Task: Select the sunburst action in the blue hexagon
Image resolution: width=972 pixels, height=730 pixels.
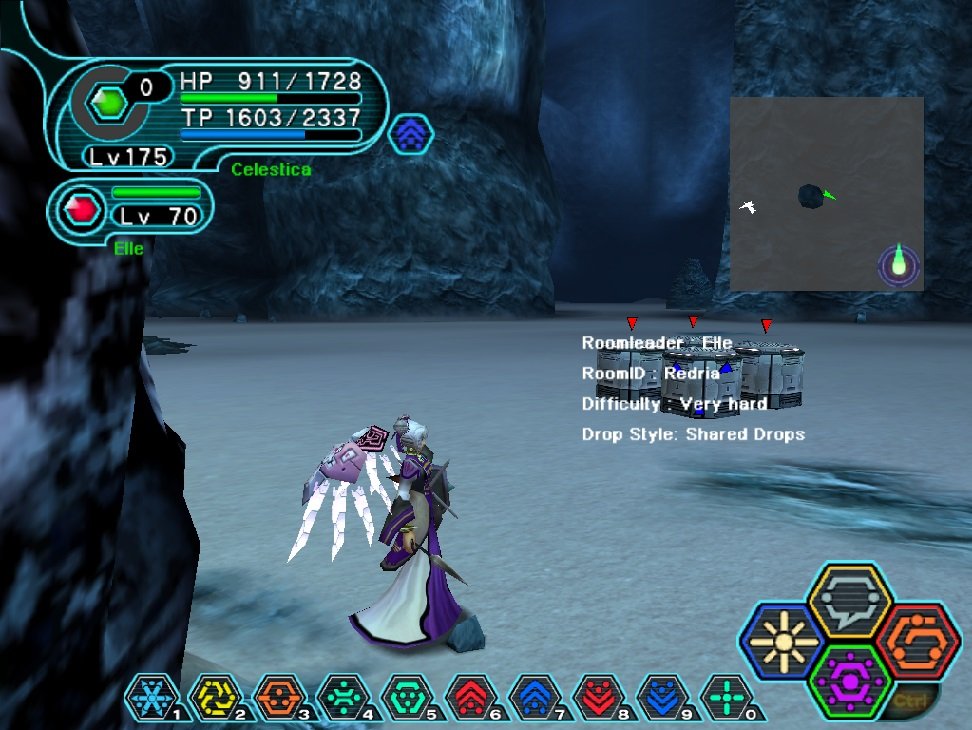Action: pos(779,642)
